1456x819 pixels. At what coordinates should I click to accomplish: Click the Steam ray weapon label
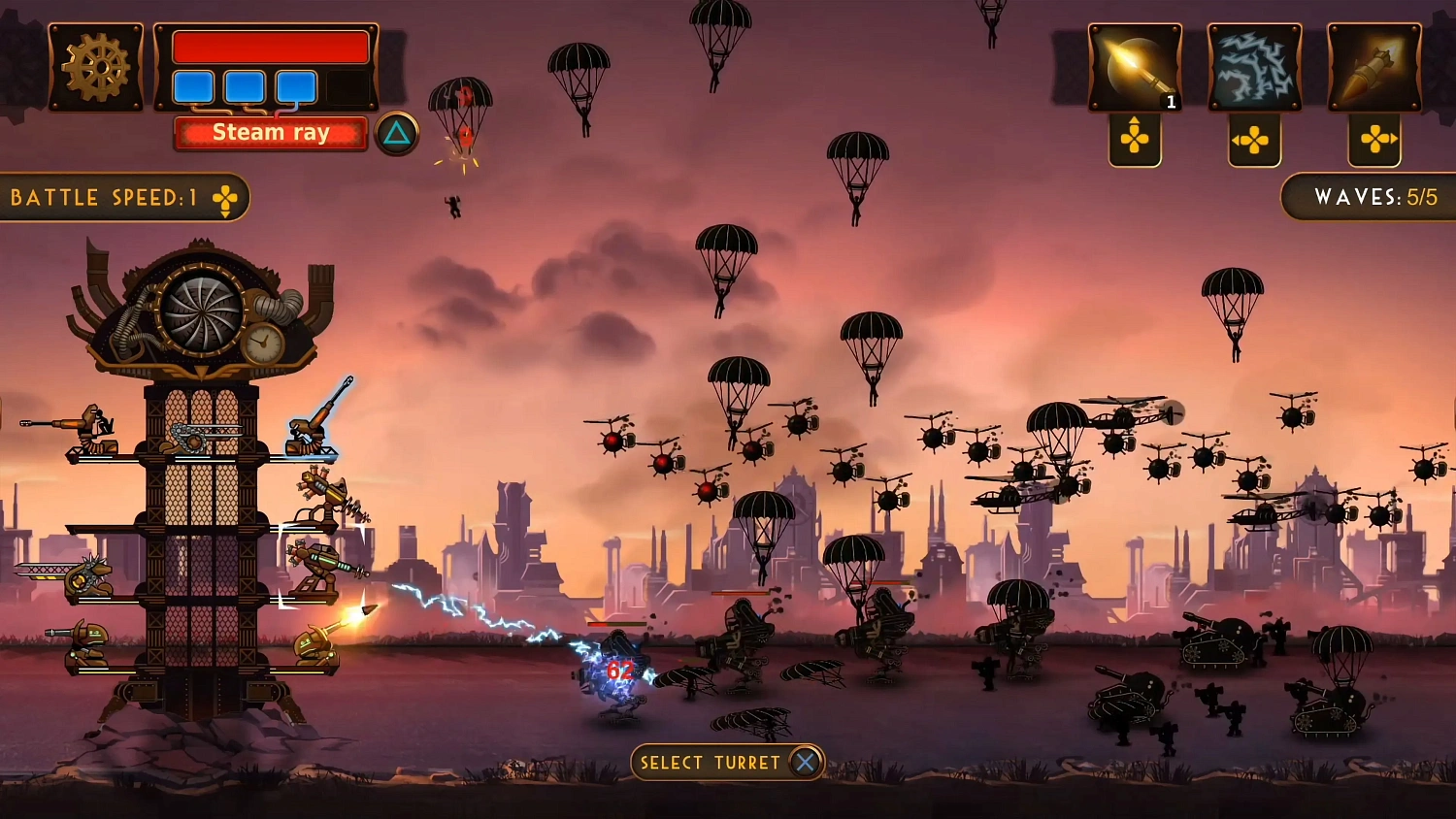click(270, 132)
